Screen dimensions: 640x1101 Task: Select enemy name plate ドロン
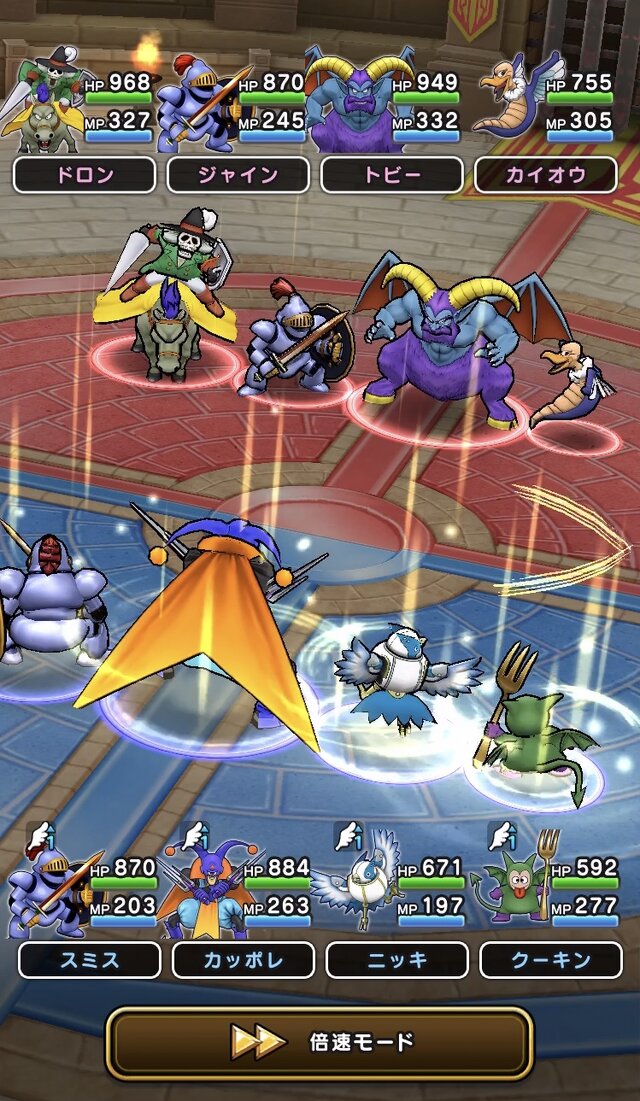84,175
